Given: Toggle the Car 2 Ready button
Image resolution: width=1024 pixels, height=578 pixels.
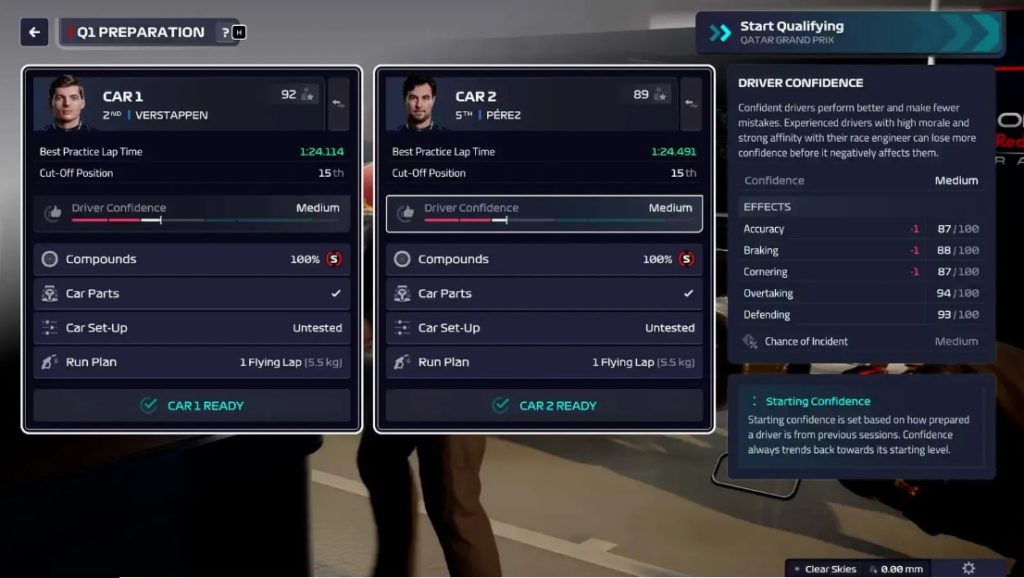Looking at the screenshot, I should coord(544,405).
